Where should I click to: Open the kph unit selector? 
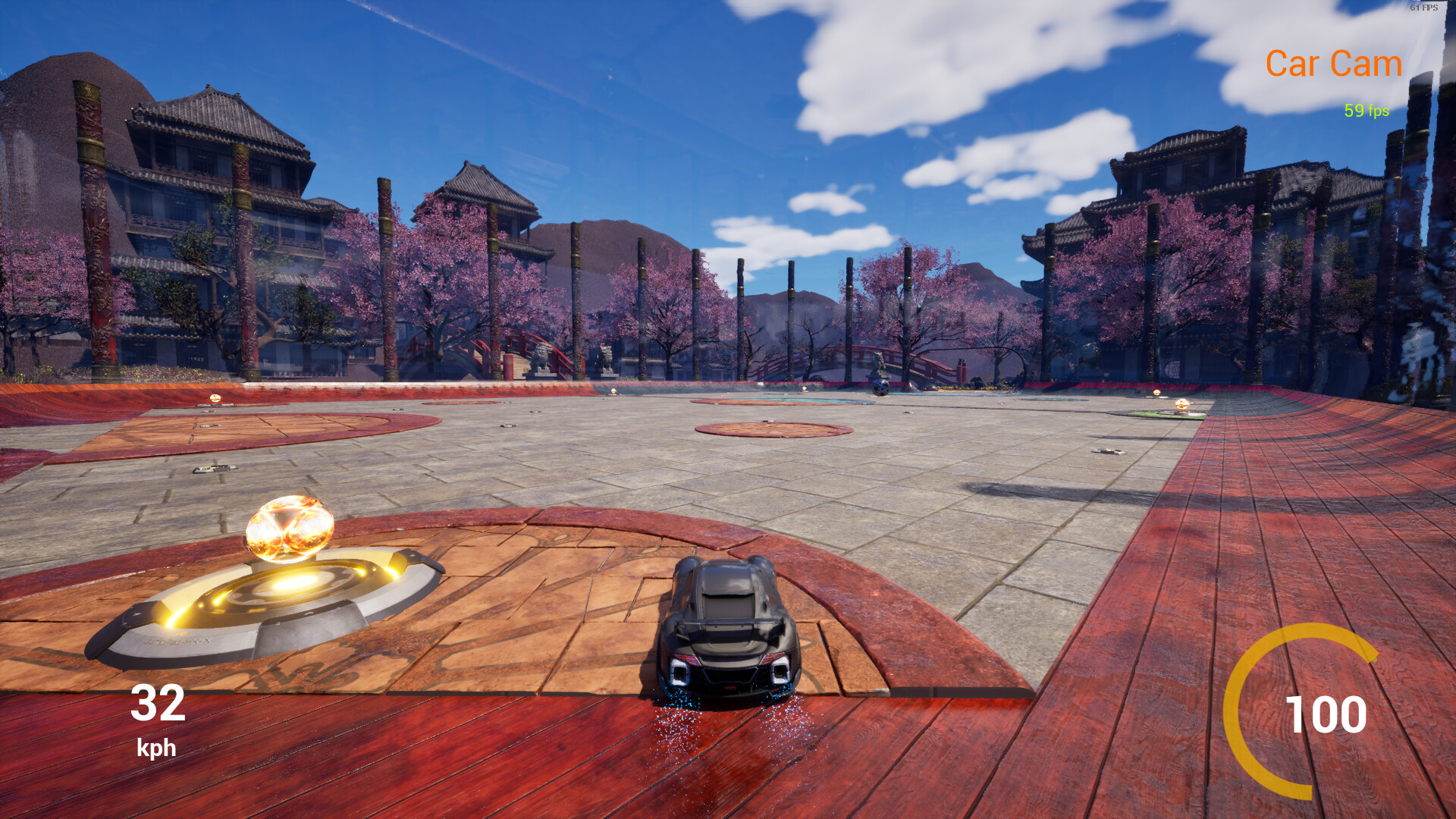click(157, 751)
